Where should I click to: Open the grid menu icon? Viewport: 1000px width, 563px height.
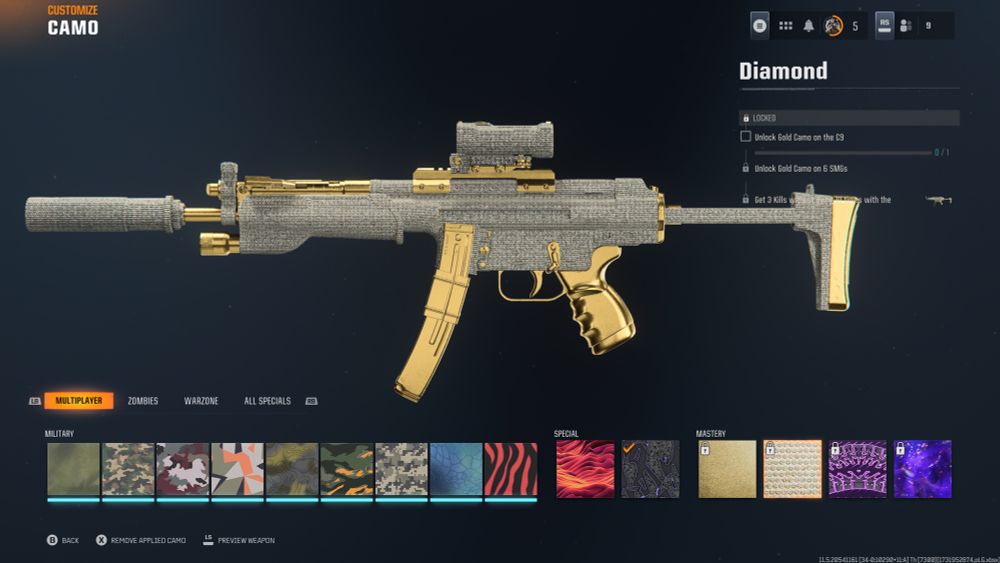pos(785,26)
